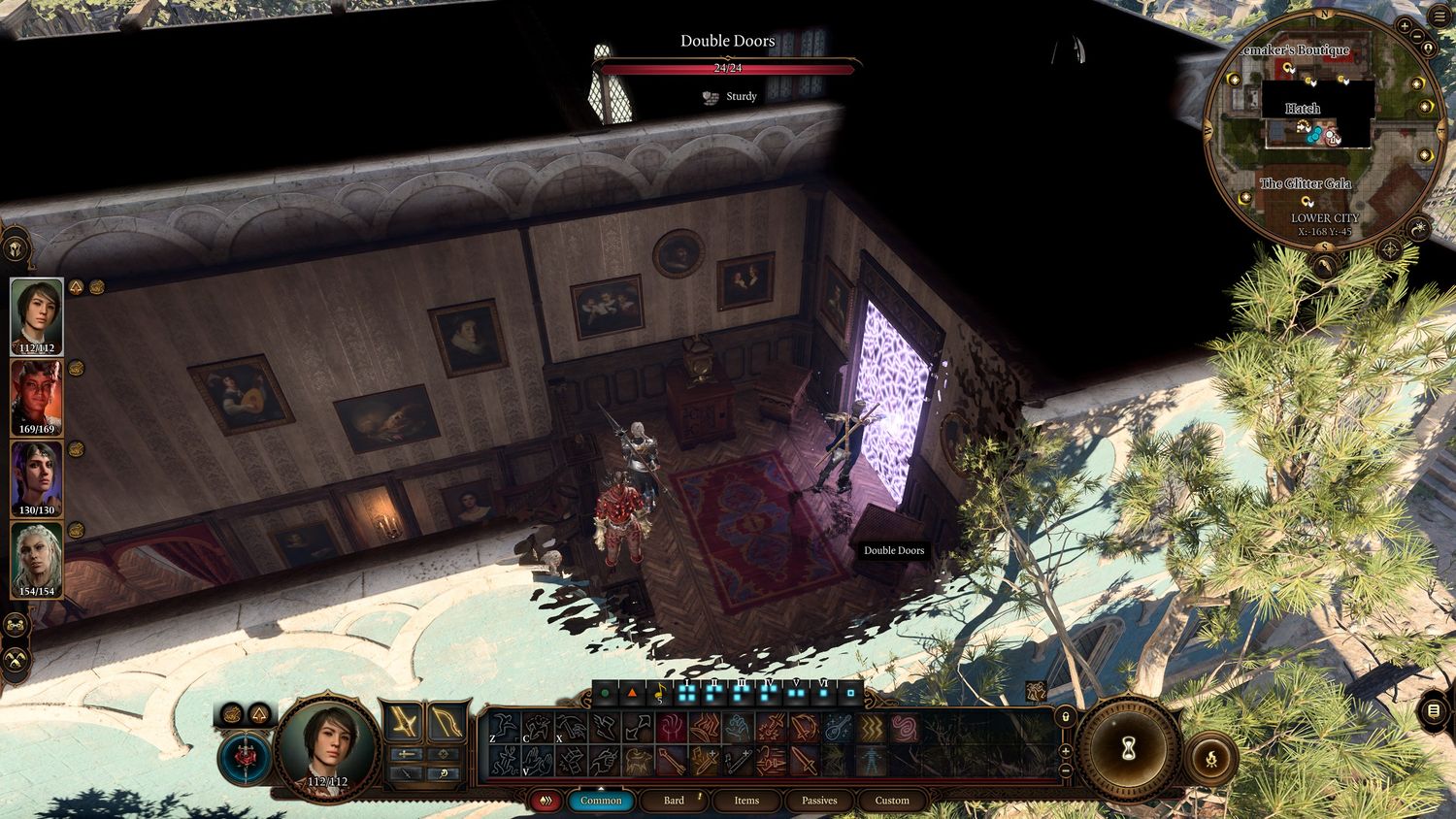Open the campfire camp button
This screenshot has height=819, width=1456.
click(x=1212, y=760)
